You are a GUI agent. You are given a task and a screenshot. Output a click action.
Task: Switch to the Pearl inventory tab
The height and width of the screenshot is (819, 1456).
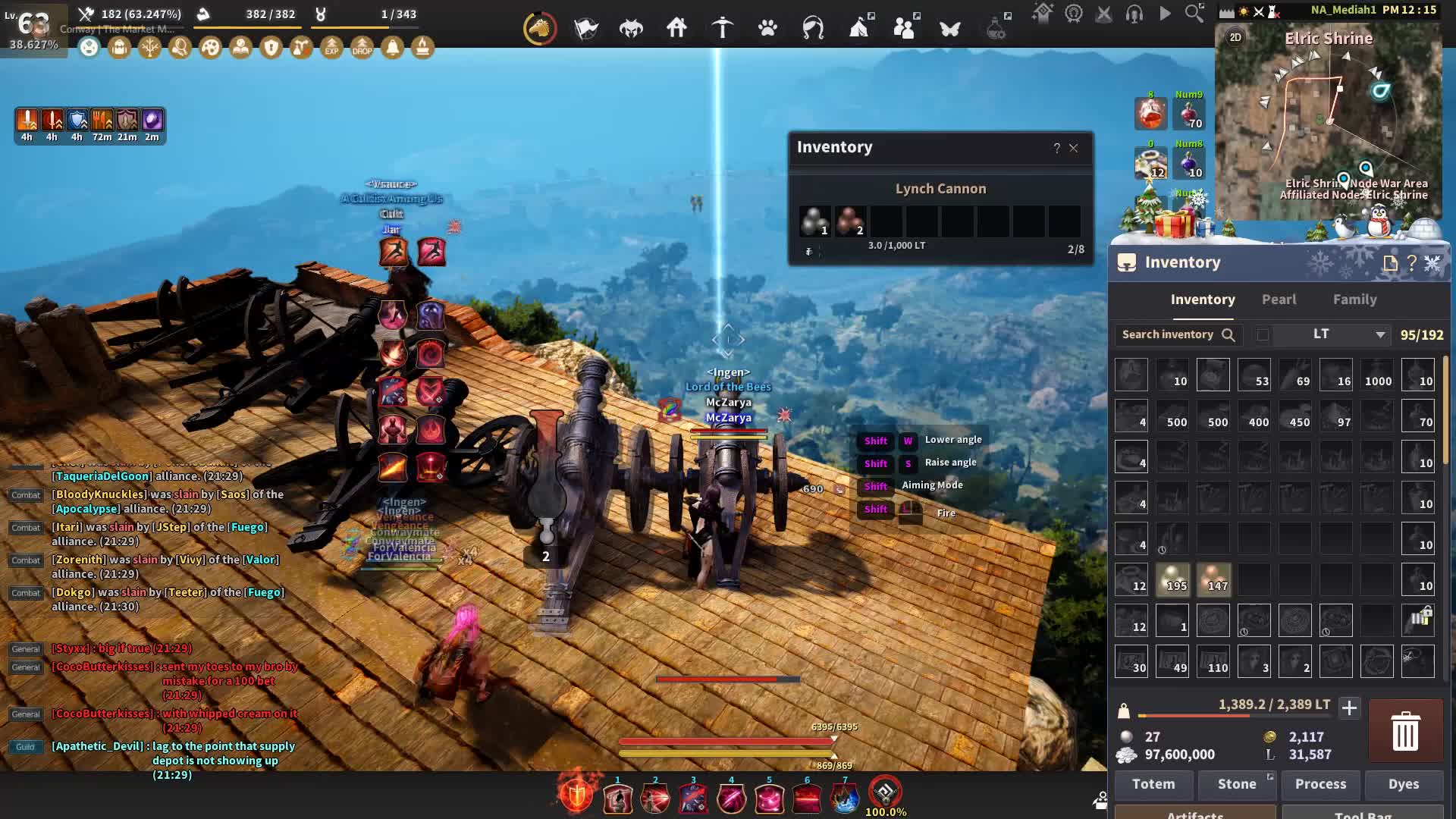tap(1279, 300)
